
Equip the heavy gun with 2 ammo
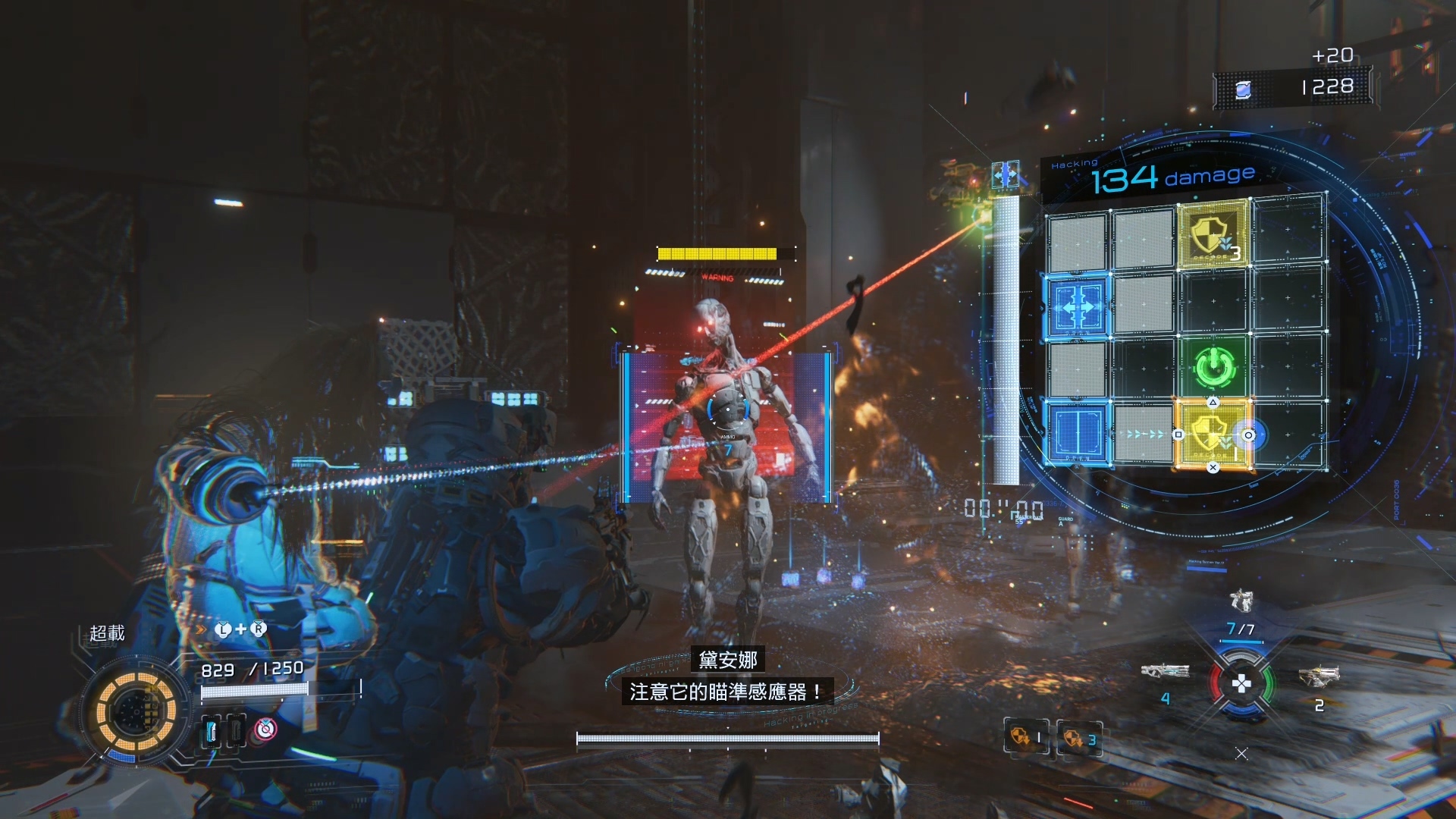[1319, 675]
